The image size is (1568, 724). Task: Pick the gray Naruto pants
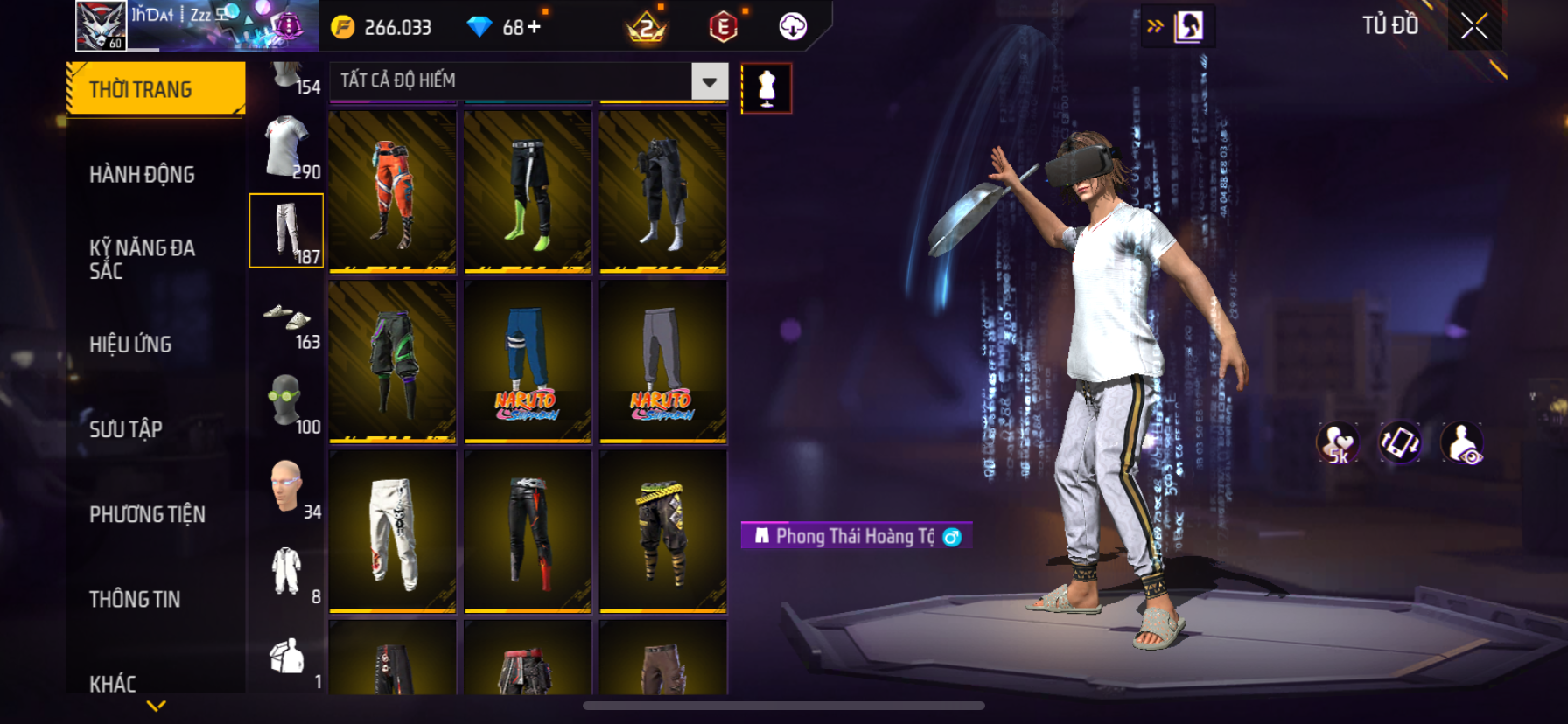pos(662,361)
